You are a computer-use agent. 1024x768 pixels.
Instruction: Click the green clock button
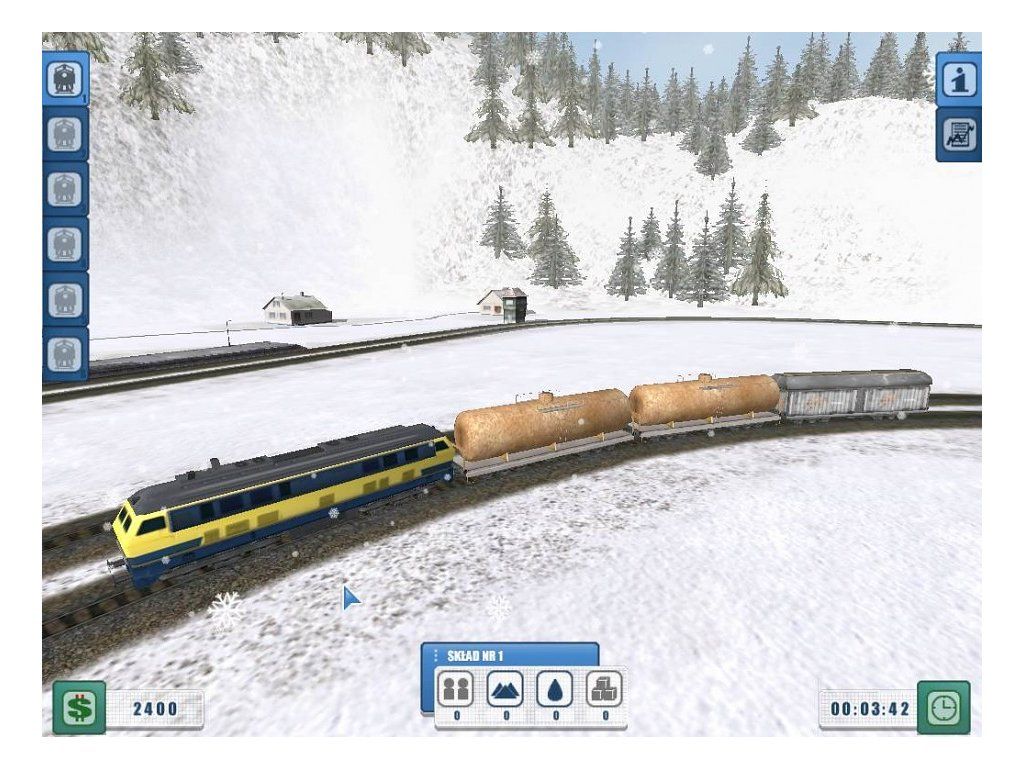click(x=943, y=708)
